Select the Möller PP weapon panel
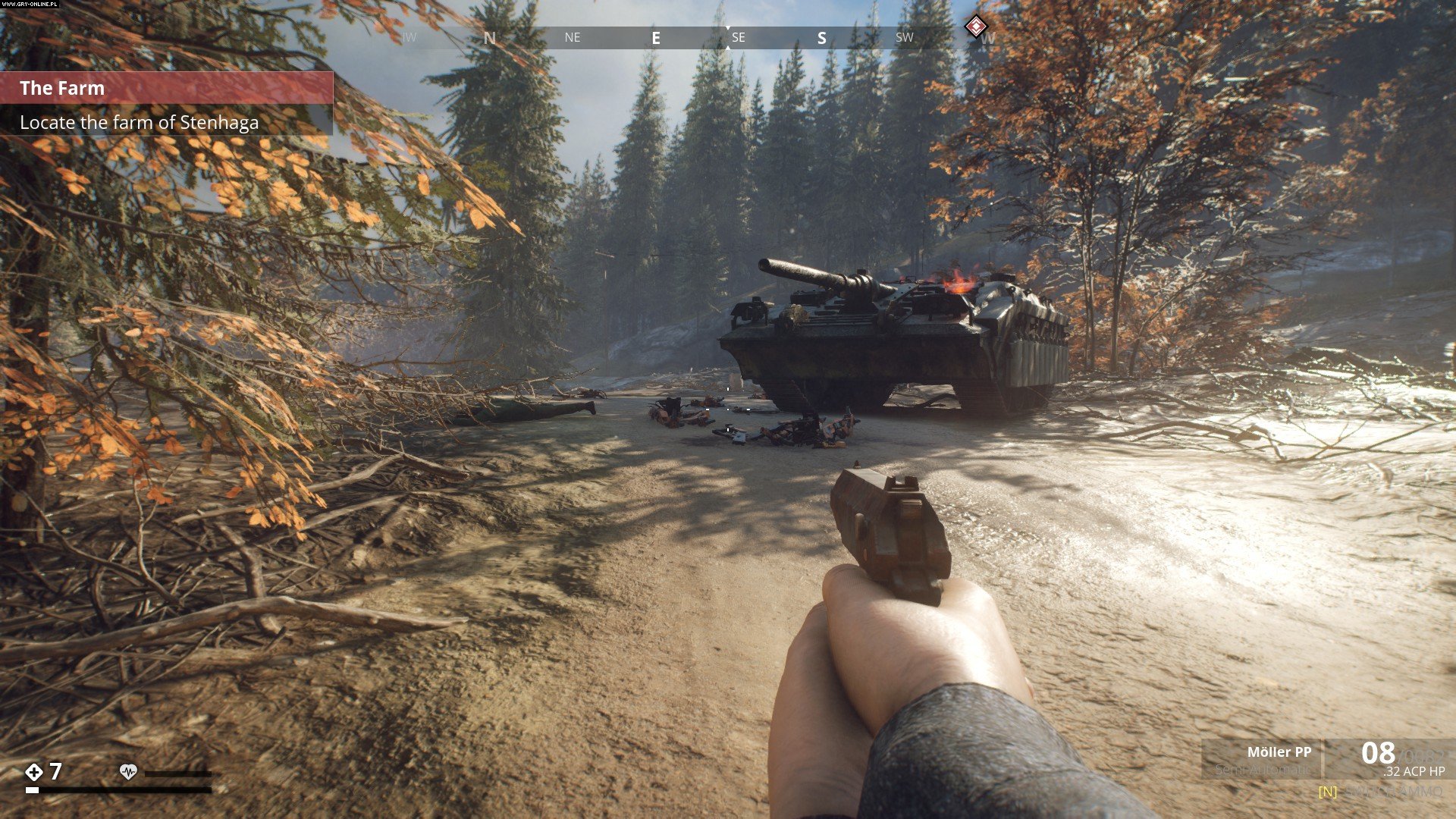Viewport: 1456px width, 819px height. [x=1263, y=759]
